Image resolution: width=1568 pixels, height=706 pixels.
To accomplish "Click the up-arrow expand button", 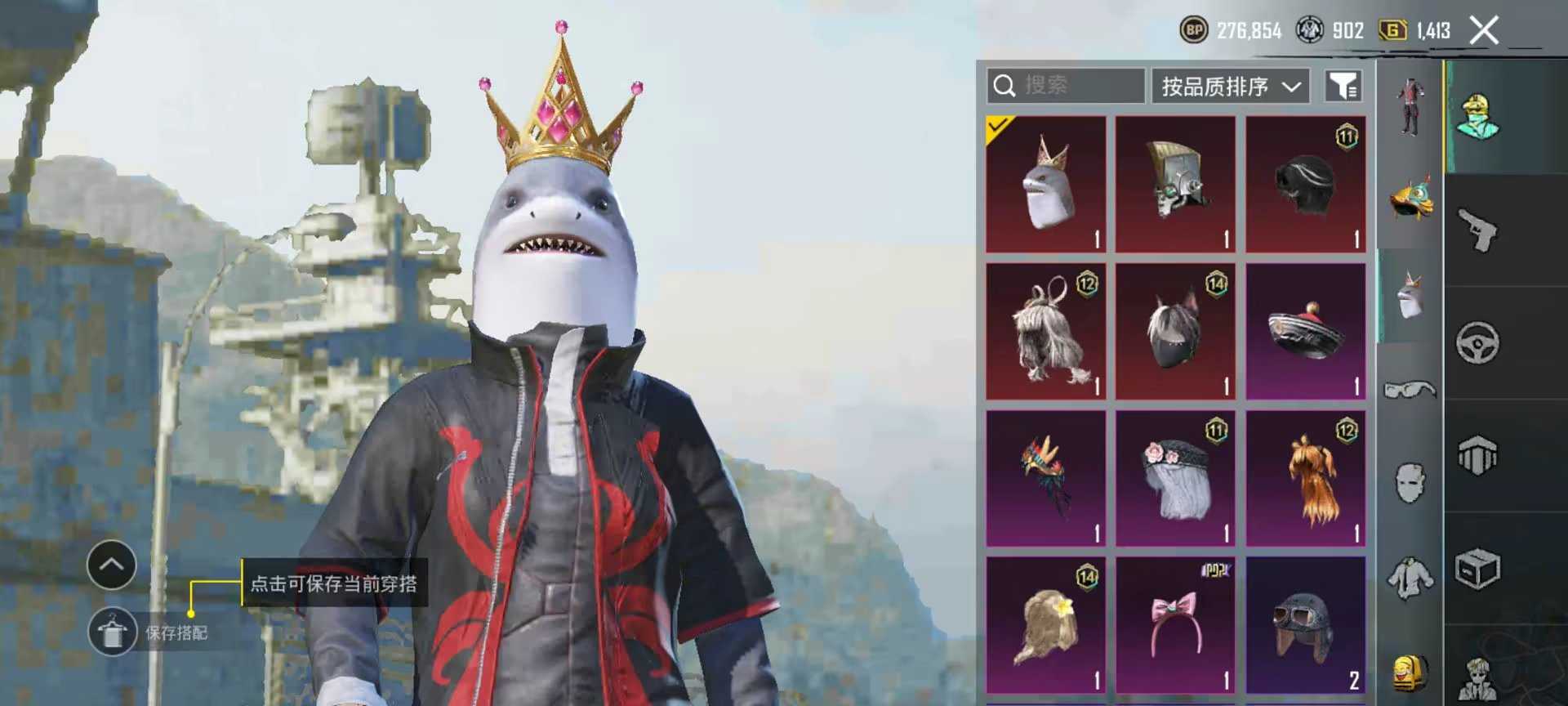I will 112,565.
